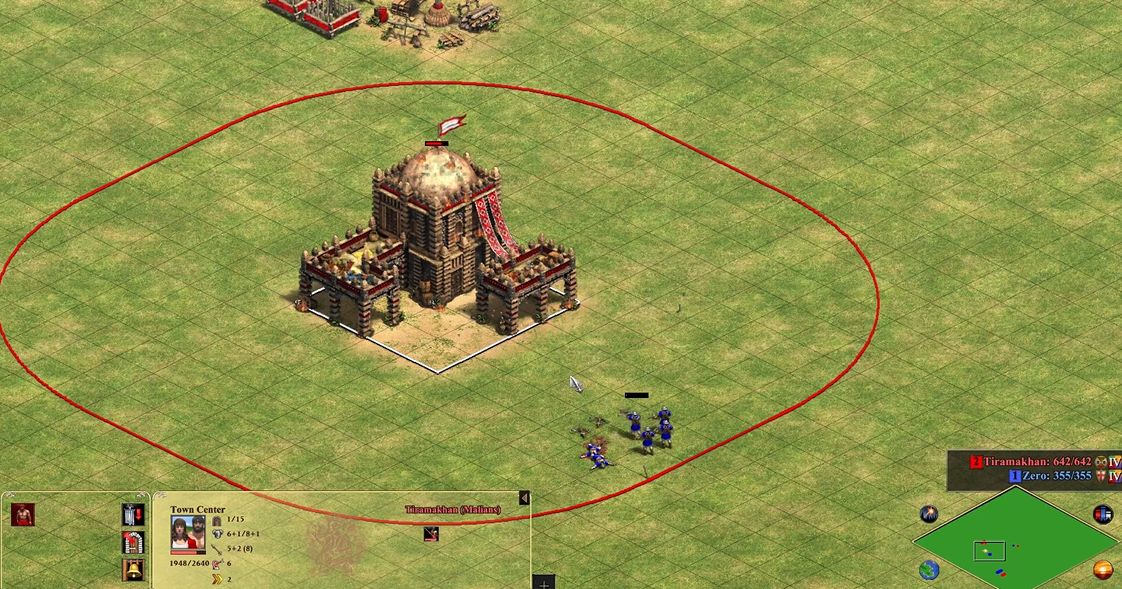Screen dimensions: 1122x589
Task: Click the garrison icon with red arrow
Action: [133, 514]
